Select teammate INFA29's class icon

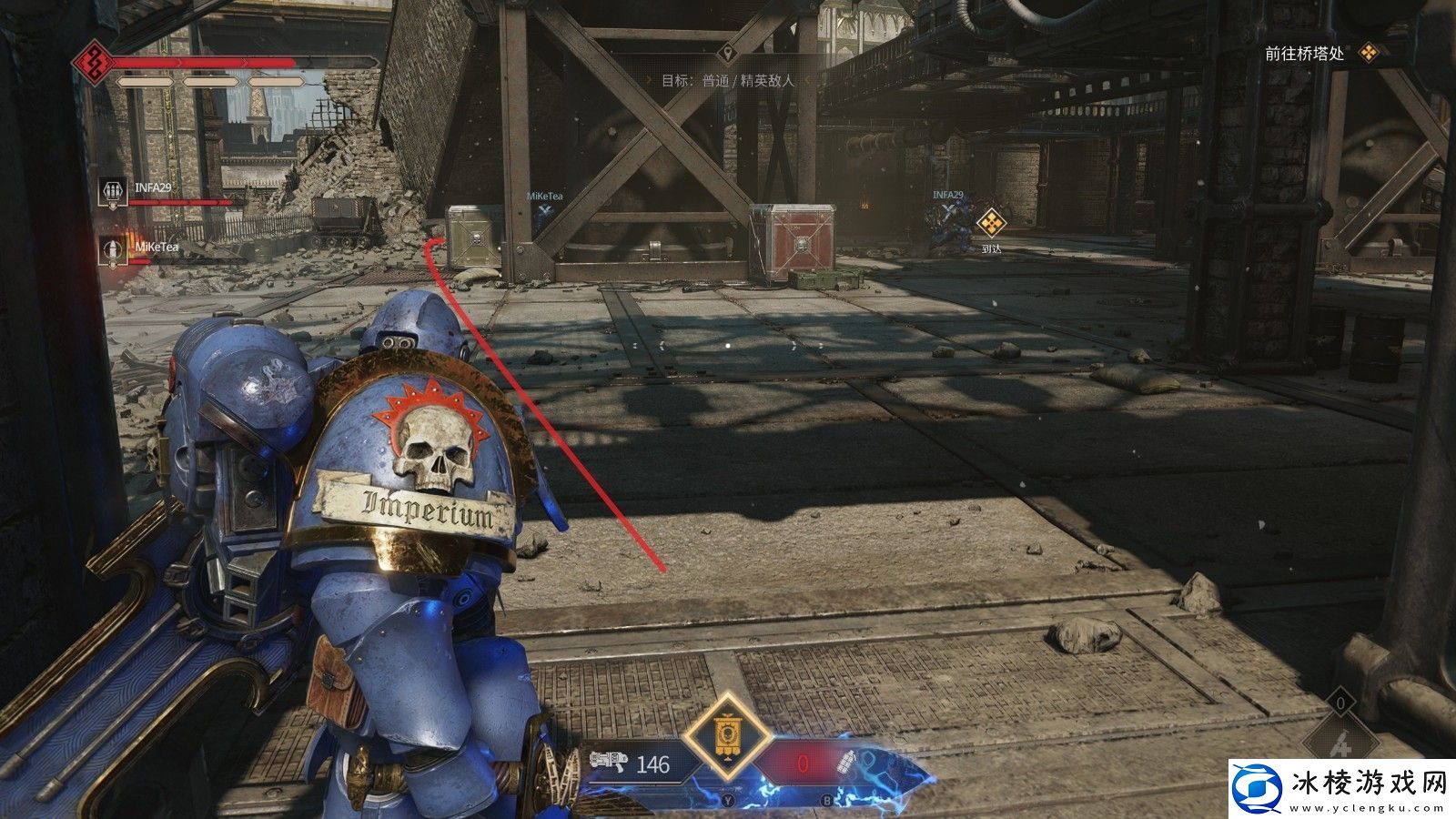pyautogui.click(x=113, y=190)
